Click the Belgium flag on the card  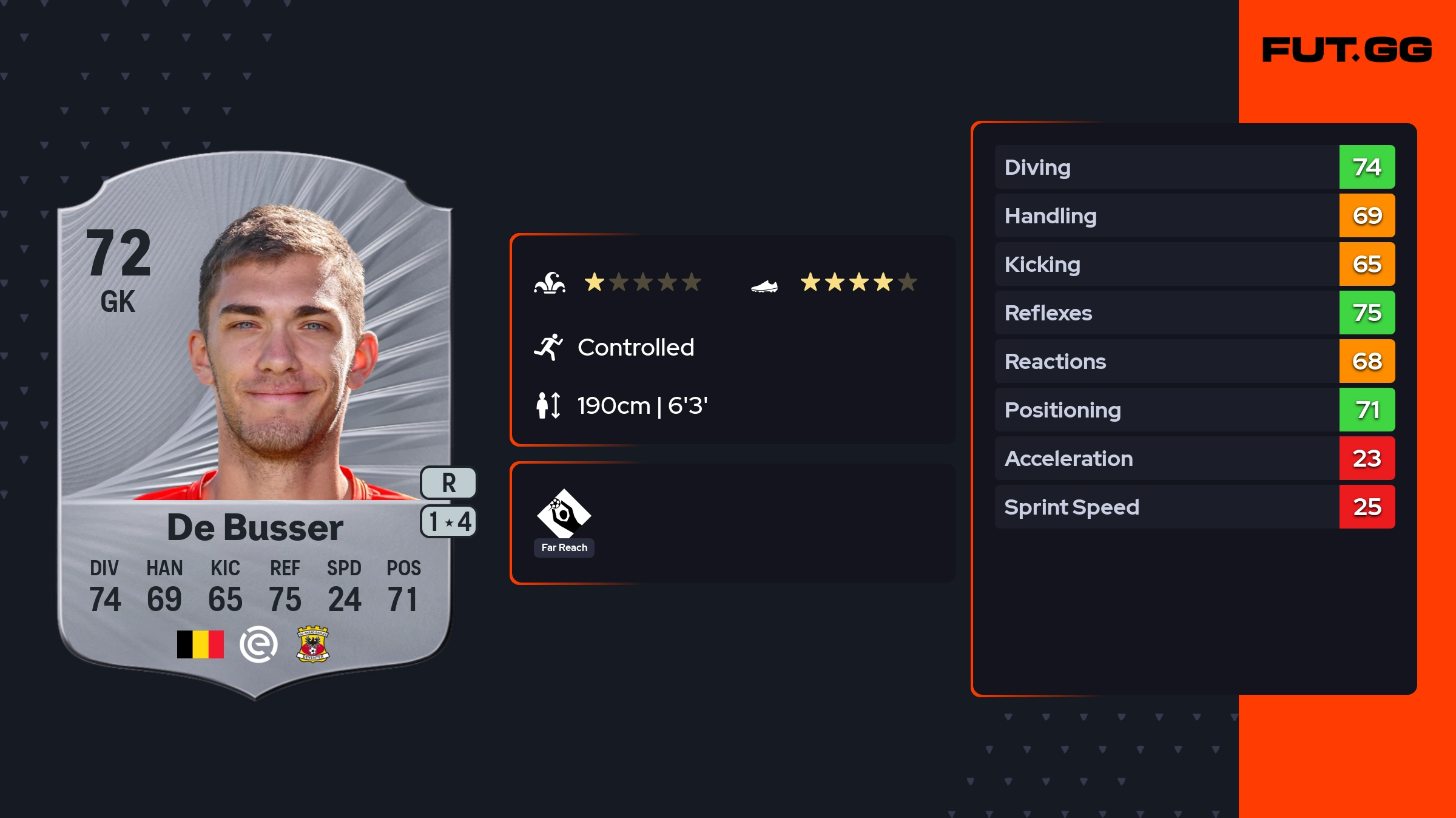tap(200, 644)
